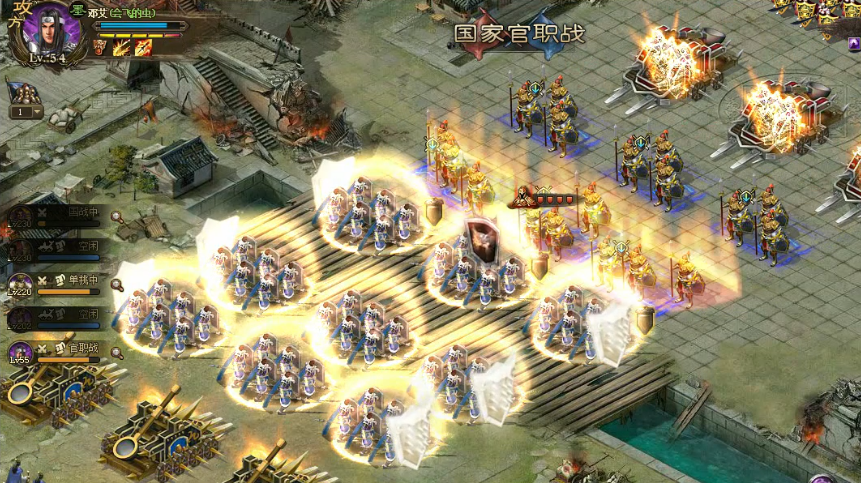Click the magnifier beside the 单挑中 general
Screen dimensions: 861x483
coord(117,284)
